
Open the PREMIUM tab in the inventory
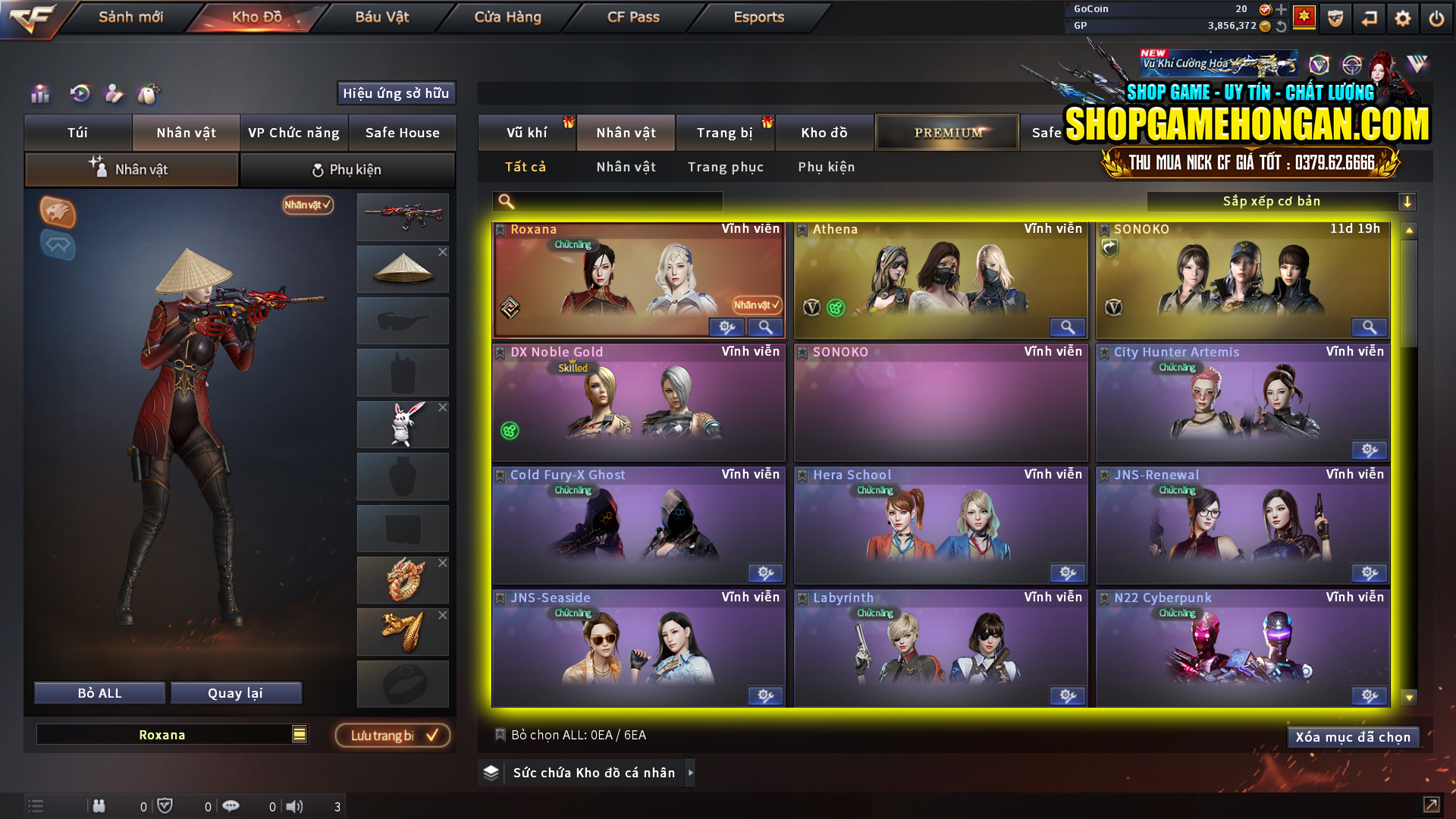pos(946,132)
